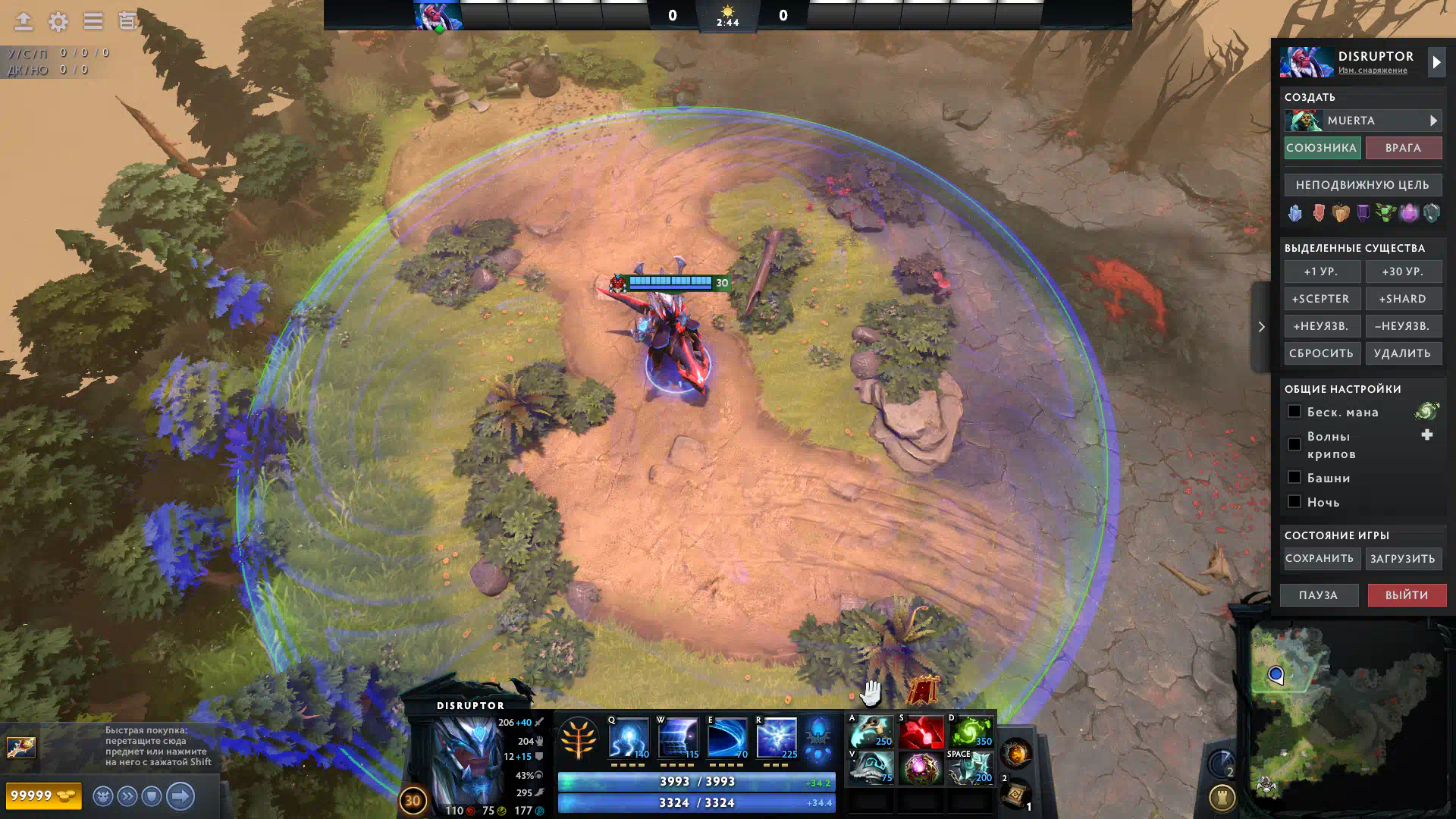Screen dimensions: 1456x819
Task: Activate Disruptor's Thunder Strike ability
Action: pyautogui.click(x=629, y=737)
